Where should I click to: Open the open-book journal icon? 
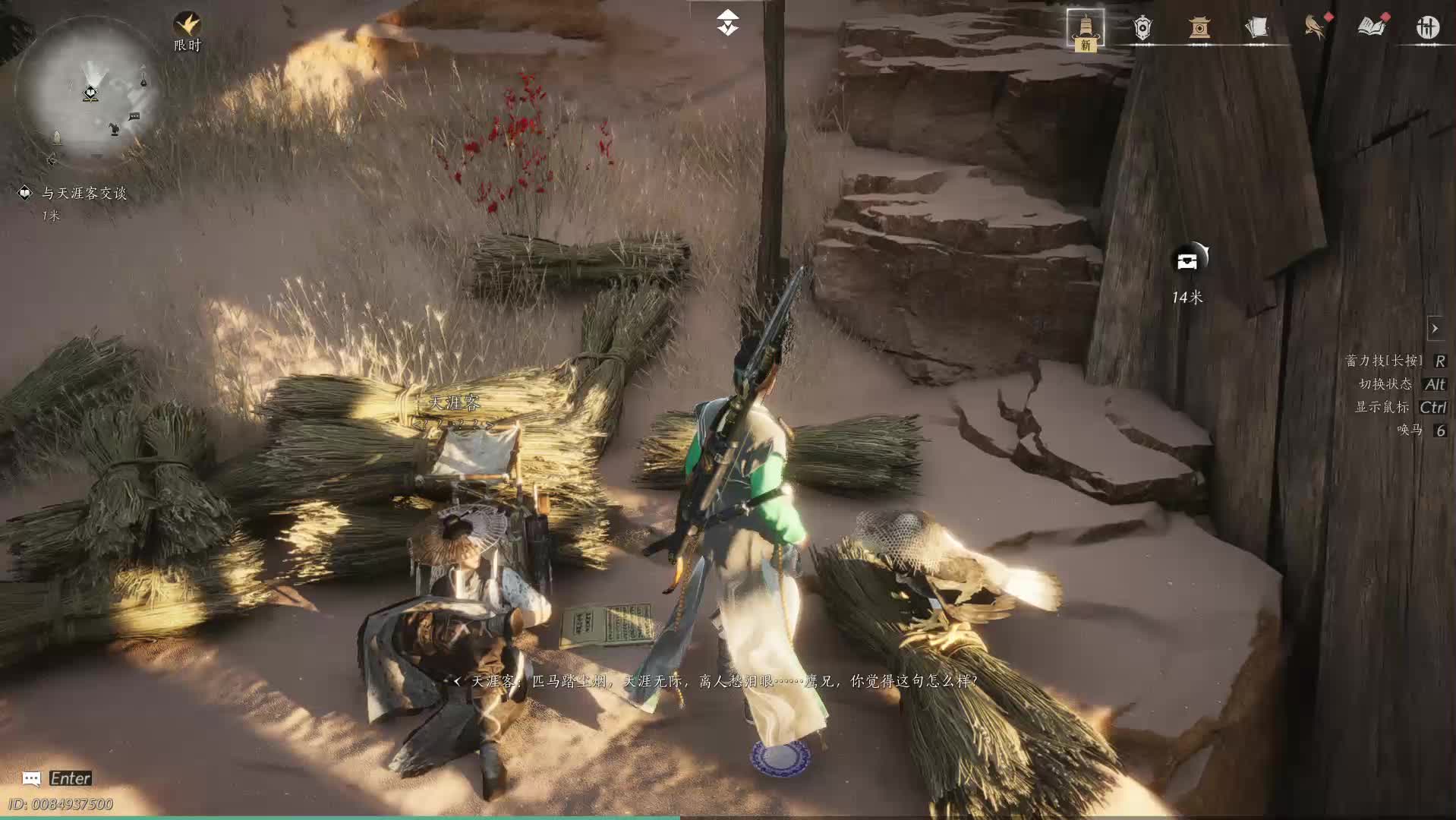(x=1371, y=27)
